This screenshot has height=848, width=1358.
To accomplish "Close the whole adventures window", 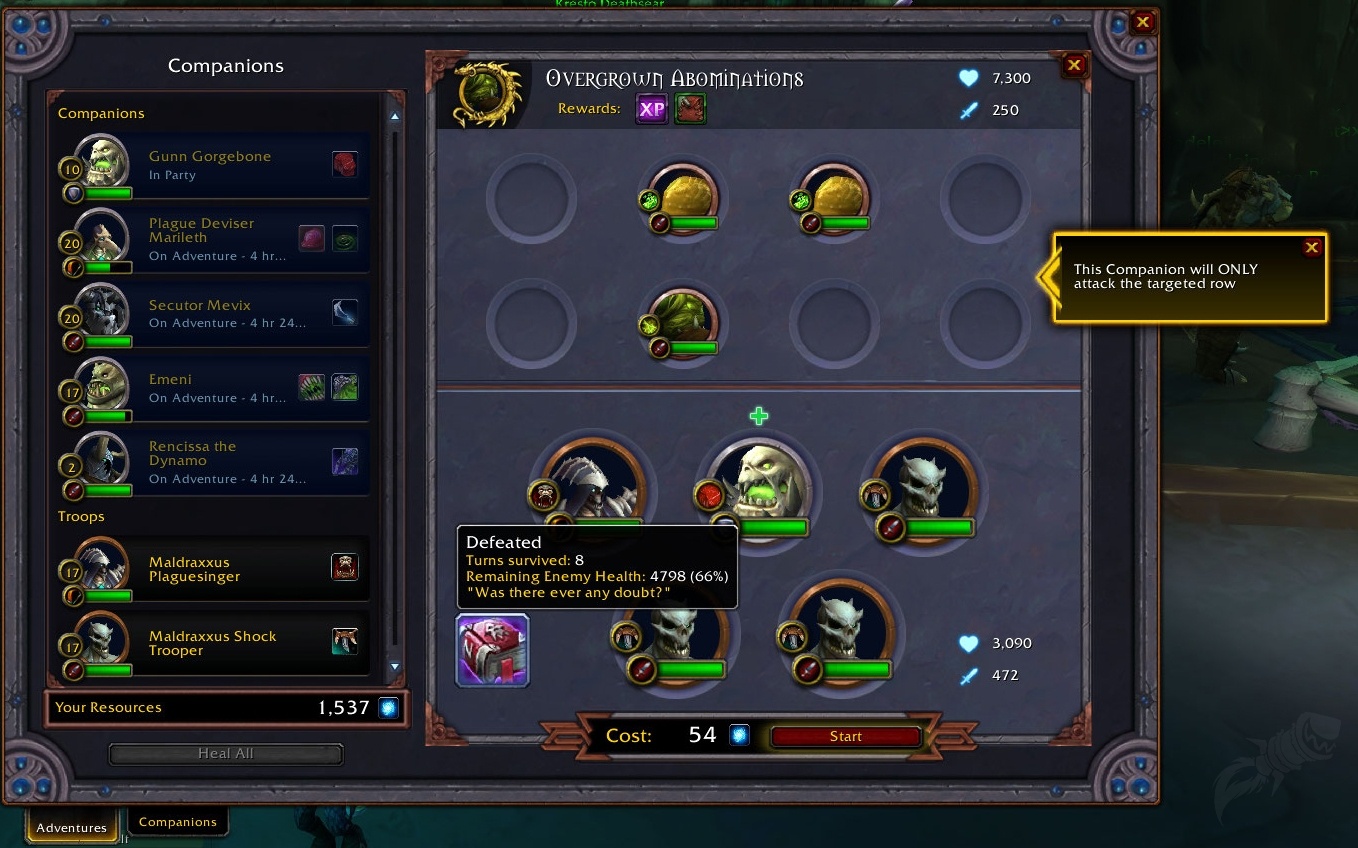I will coord(1143,22).
